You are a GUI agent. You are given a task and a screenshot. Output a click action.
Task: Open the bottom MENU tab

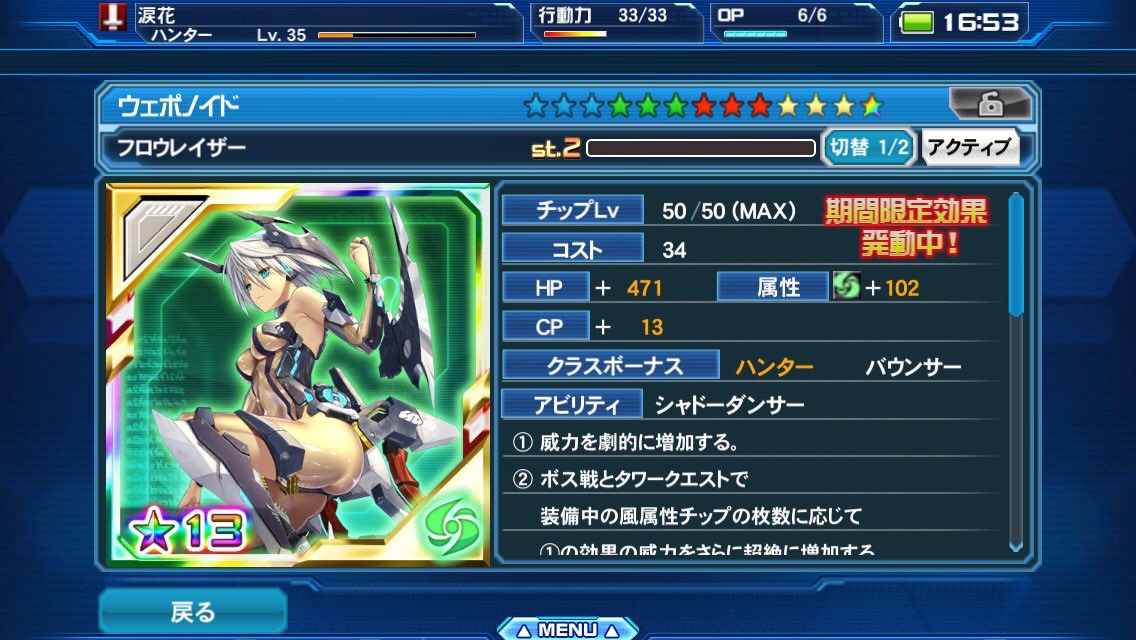tap(568, 629)
